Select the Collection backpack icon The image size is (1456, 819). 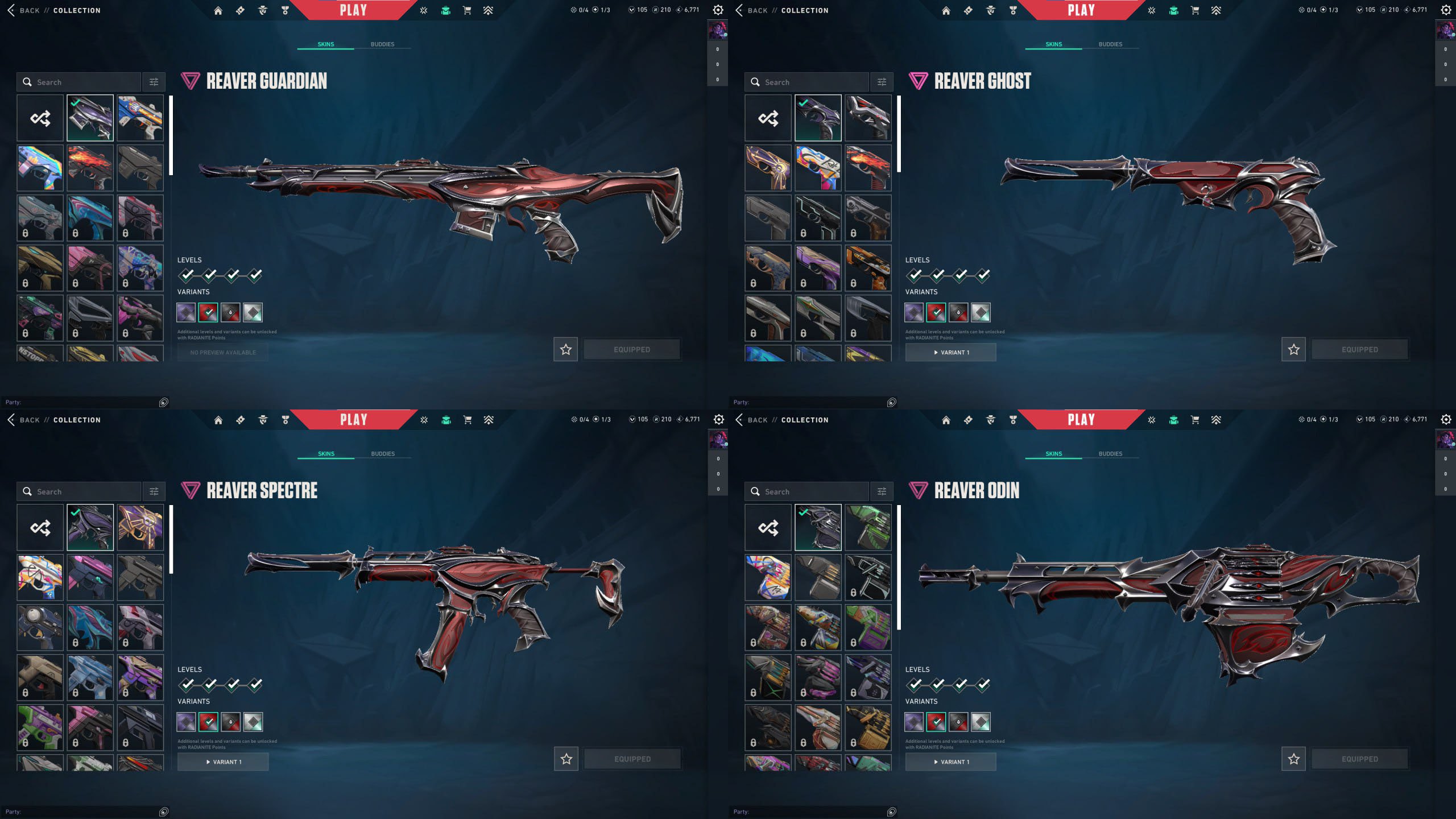[446, 10]
